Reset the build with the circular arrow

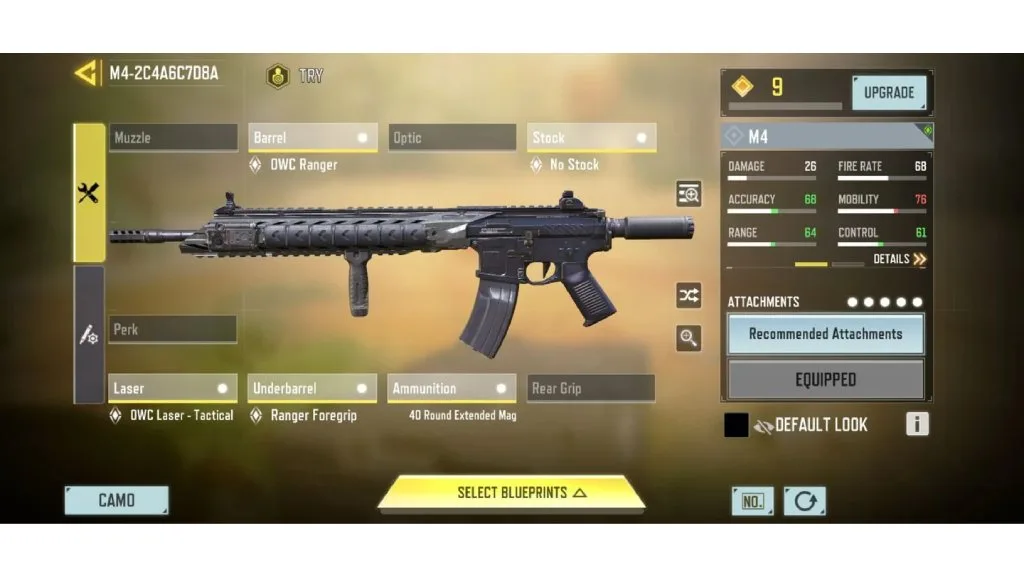[x=805, y=501]
